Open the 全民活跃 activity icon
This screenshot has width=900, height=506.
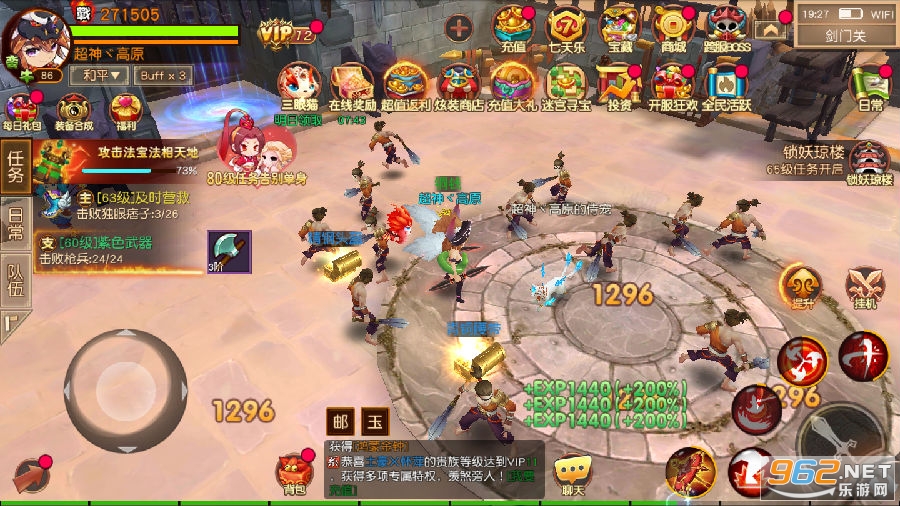728,86
